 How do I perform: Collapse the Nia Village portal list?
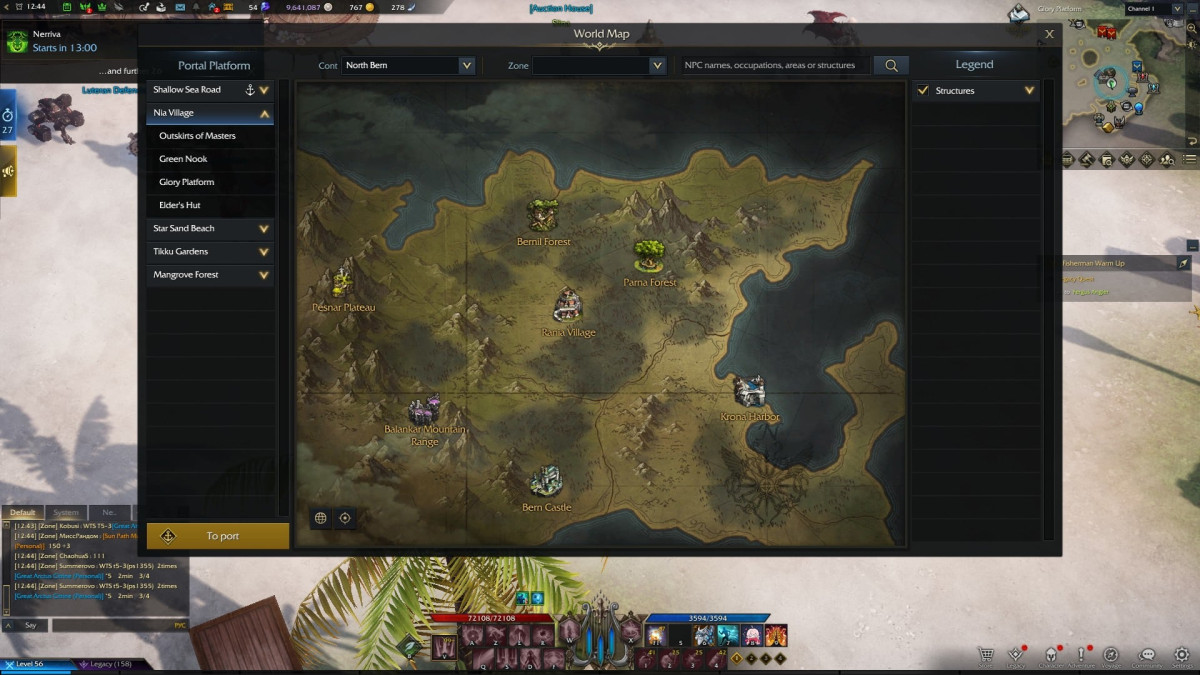click(x=264, y=113)
